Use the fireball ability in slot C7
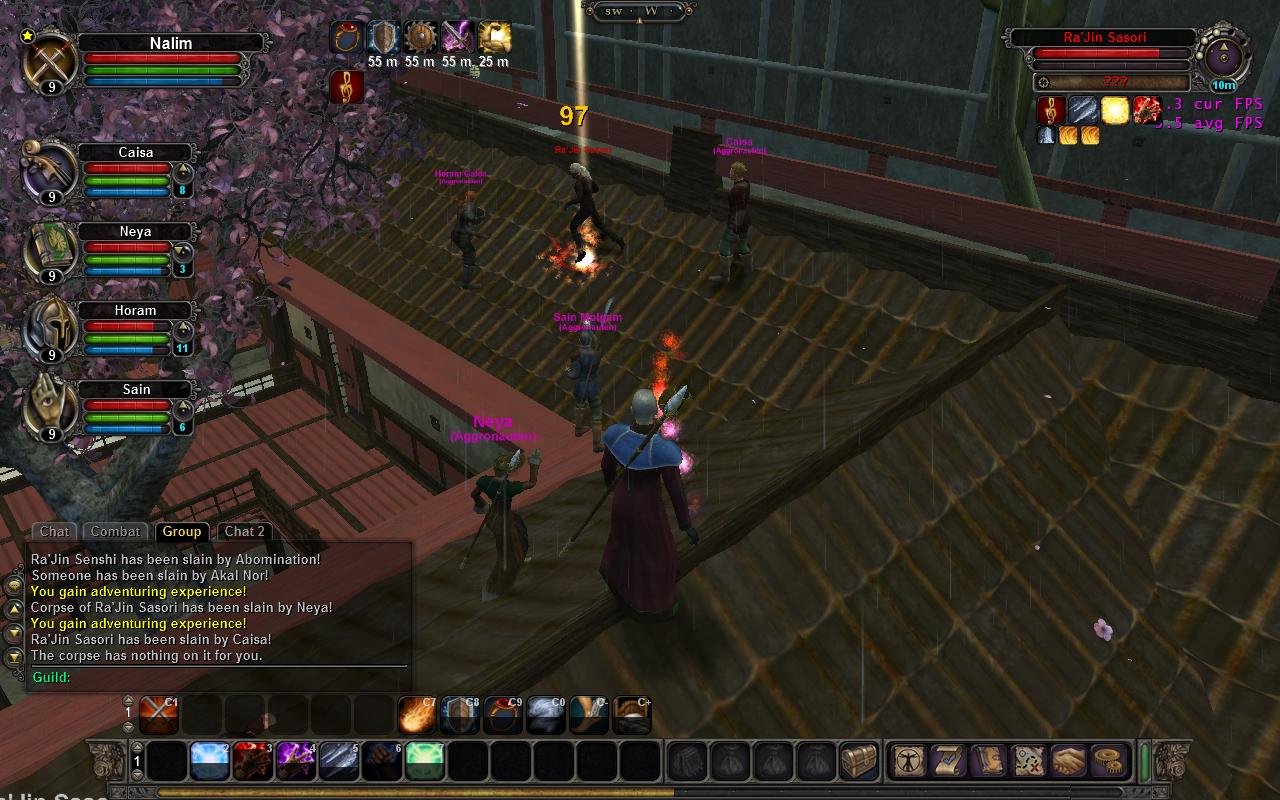 coord(417,716)
